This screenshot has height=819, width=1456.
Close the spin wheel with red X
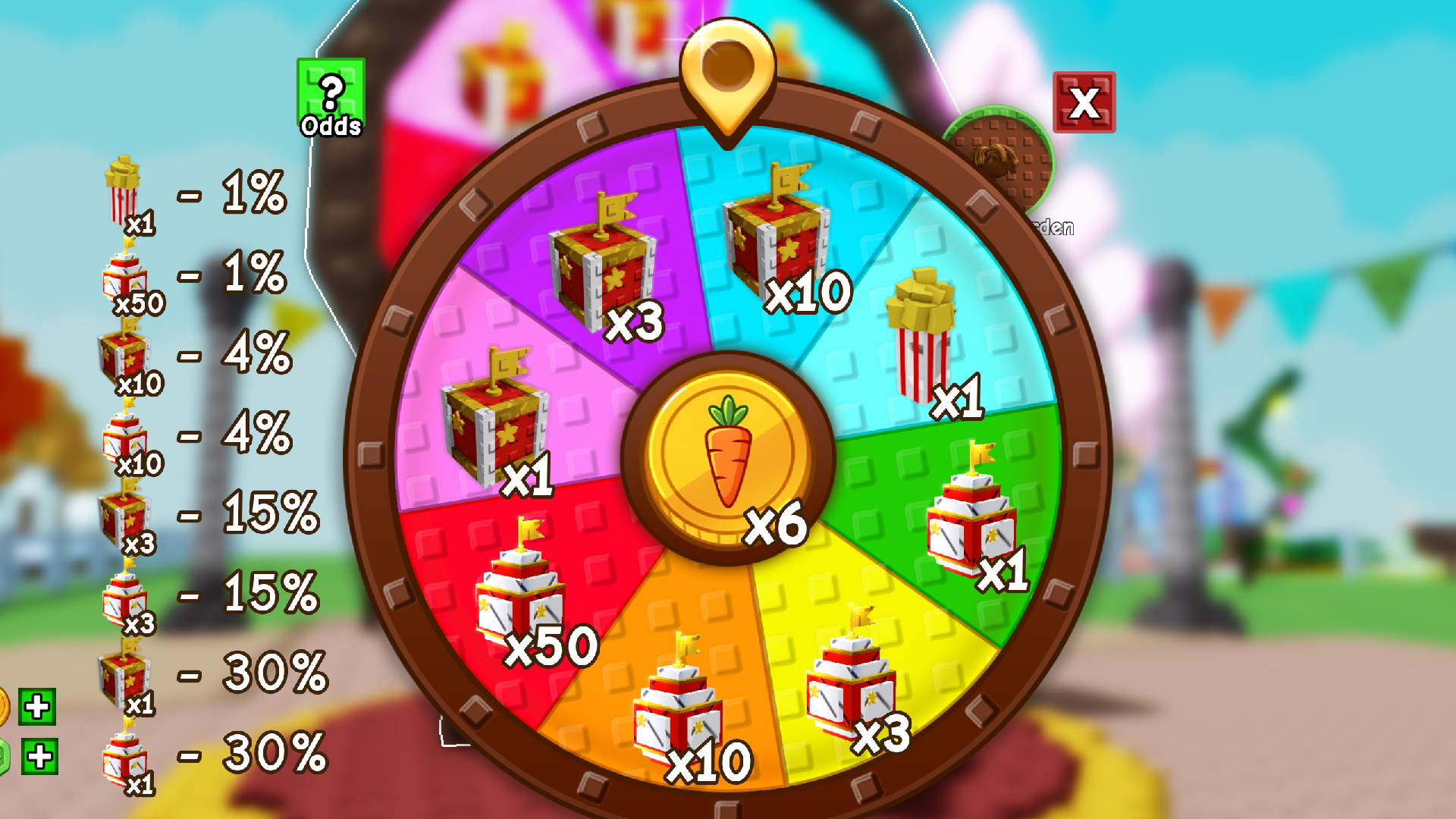pos(1083,101)
